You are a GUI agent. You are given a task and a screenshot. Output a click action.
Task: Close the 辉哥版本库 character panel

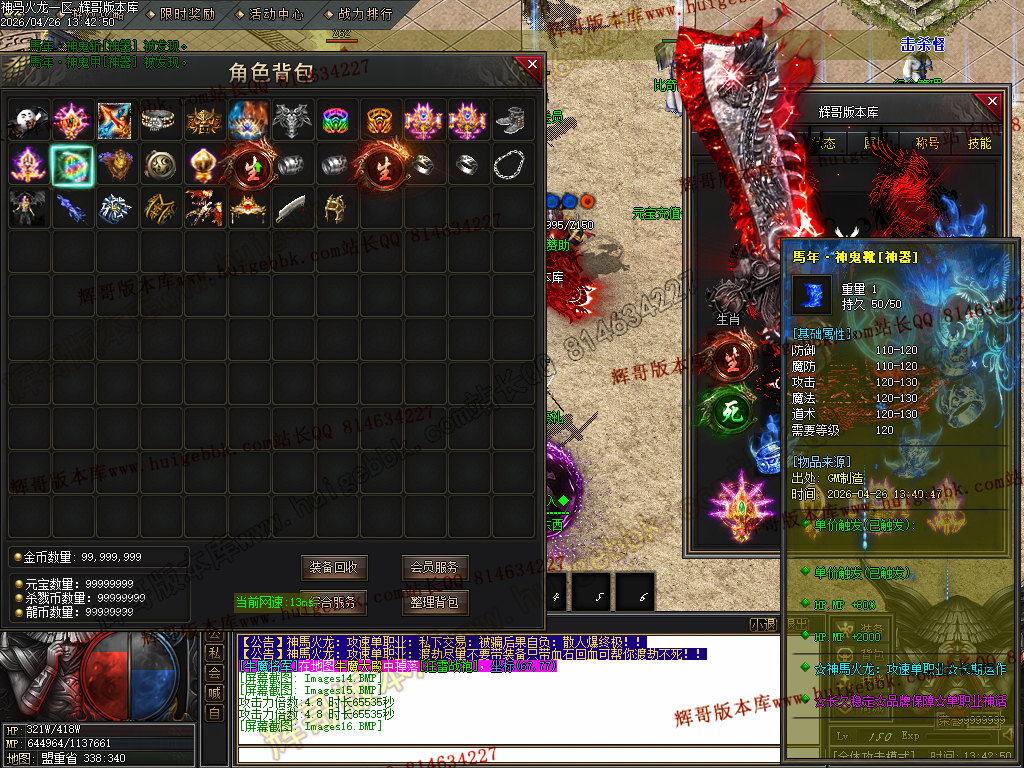(992, 102)
